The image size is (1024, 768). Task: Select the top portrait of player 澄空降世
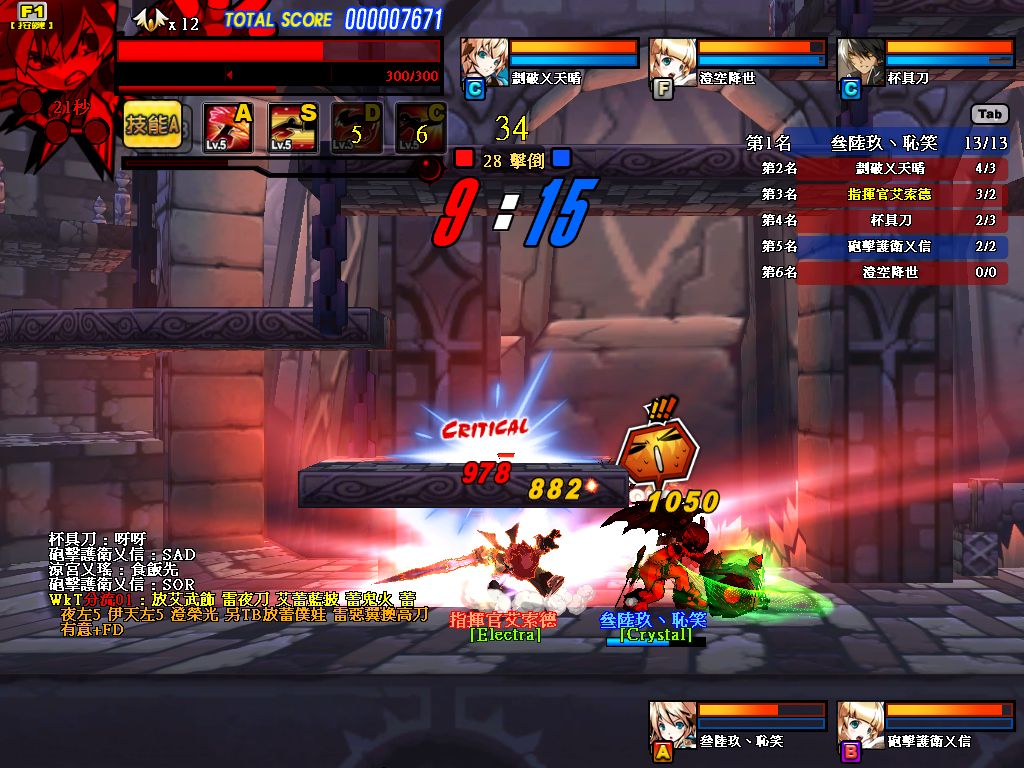(x=671, y=58)
